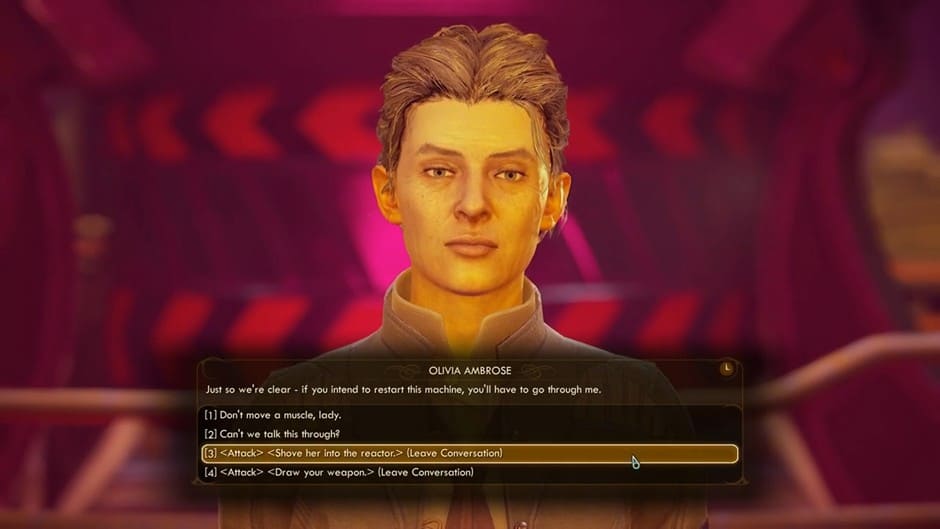Choose "Don't move a muscle, lady." reply
This screenshot has height=529, width=940.
(x=273, y=415)
